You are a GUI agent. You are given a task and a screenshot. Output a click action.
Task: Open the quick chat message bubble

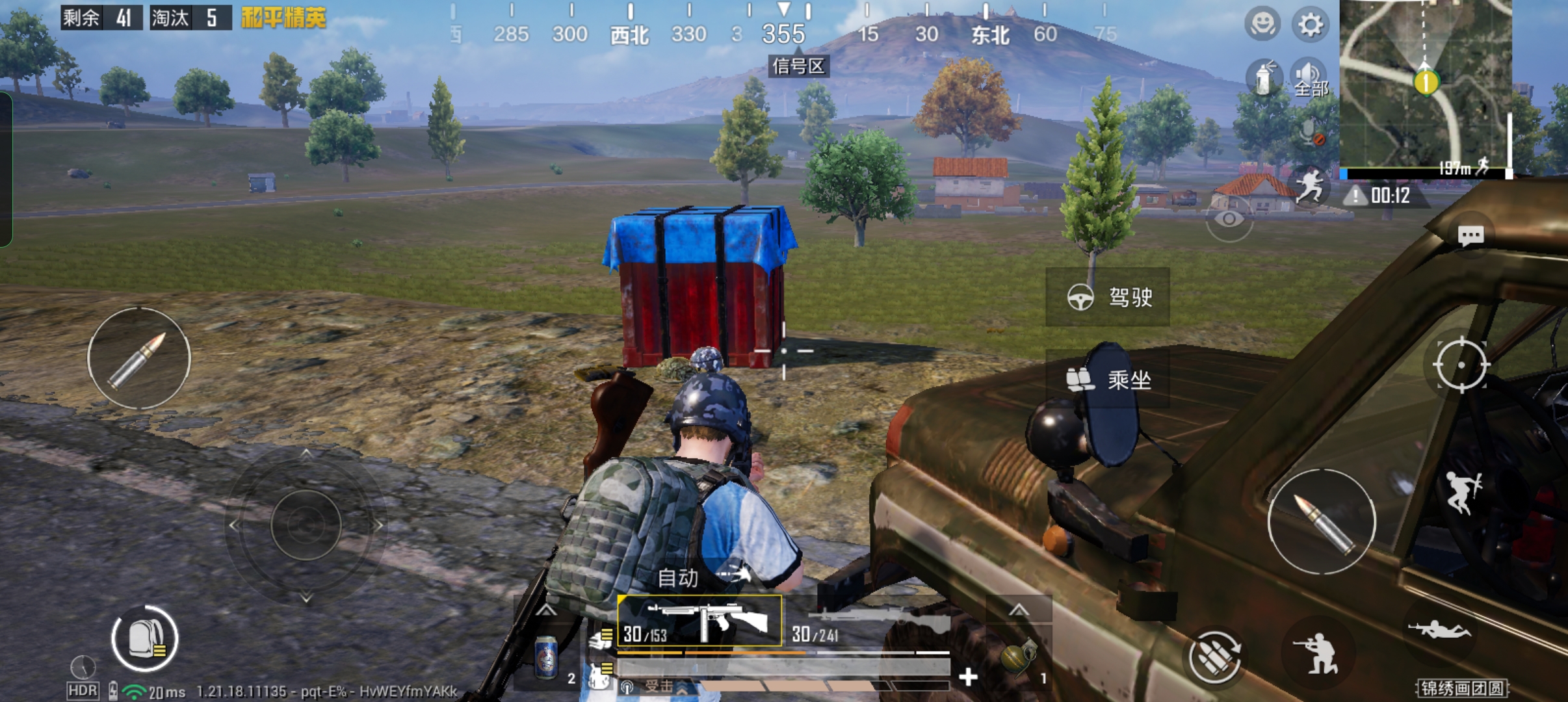1470,235
